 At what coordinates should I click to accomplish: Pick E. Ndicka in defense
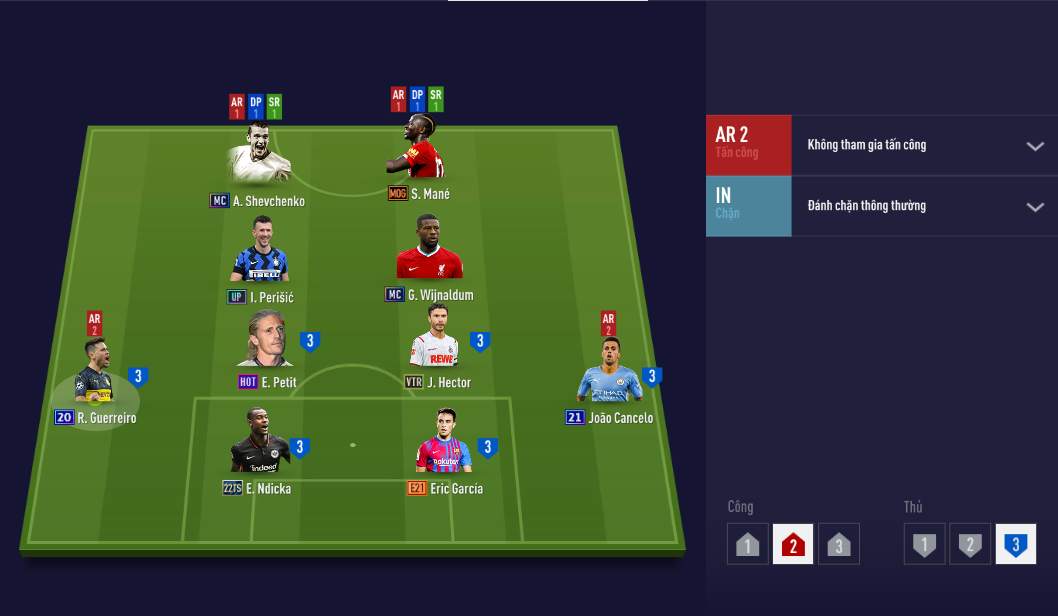[260, 445]
